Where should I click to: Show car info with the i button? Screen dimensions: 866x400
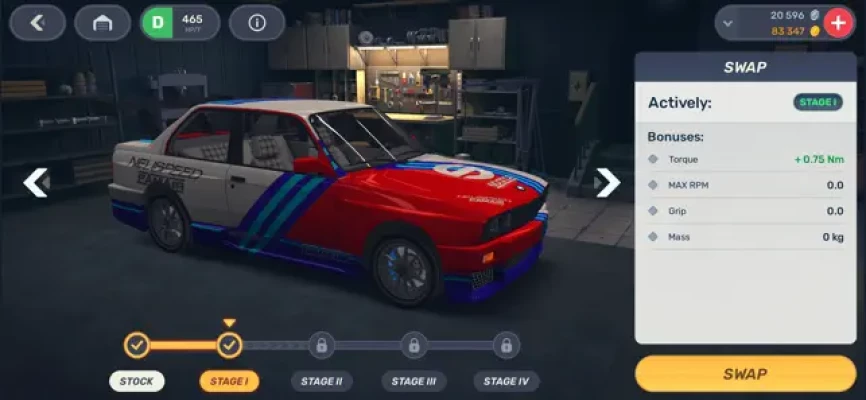coord(257,23)
